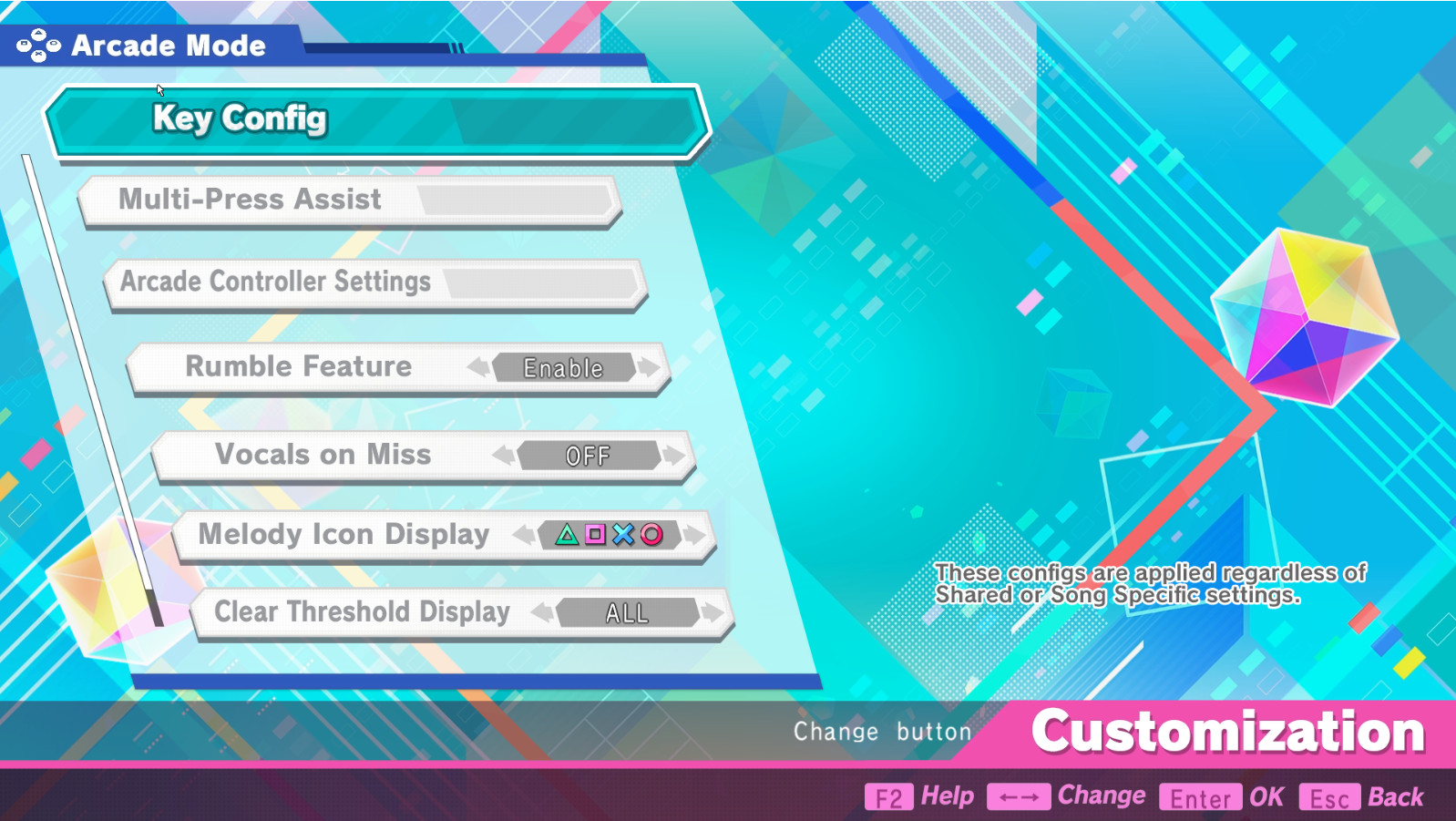Screen dimensions: 1456x821
Task: Select the Square melody icon
Action: coord(595,533)
